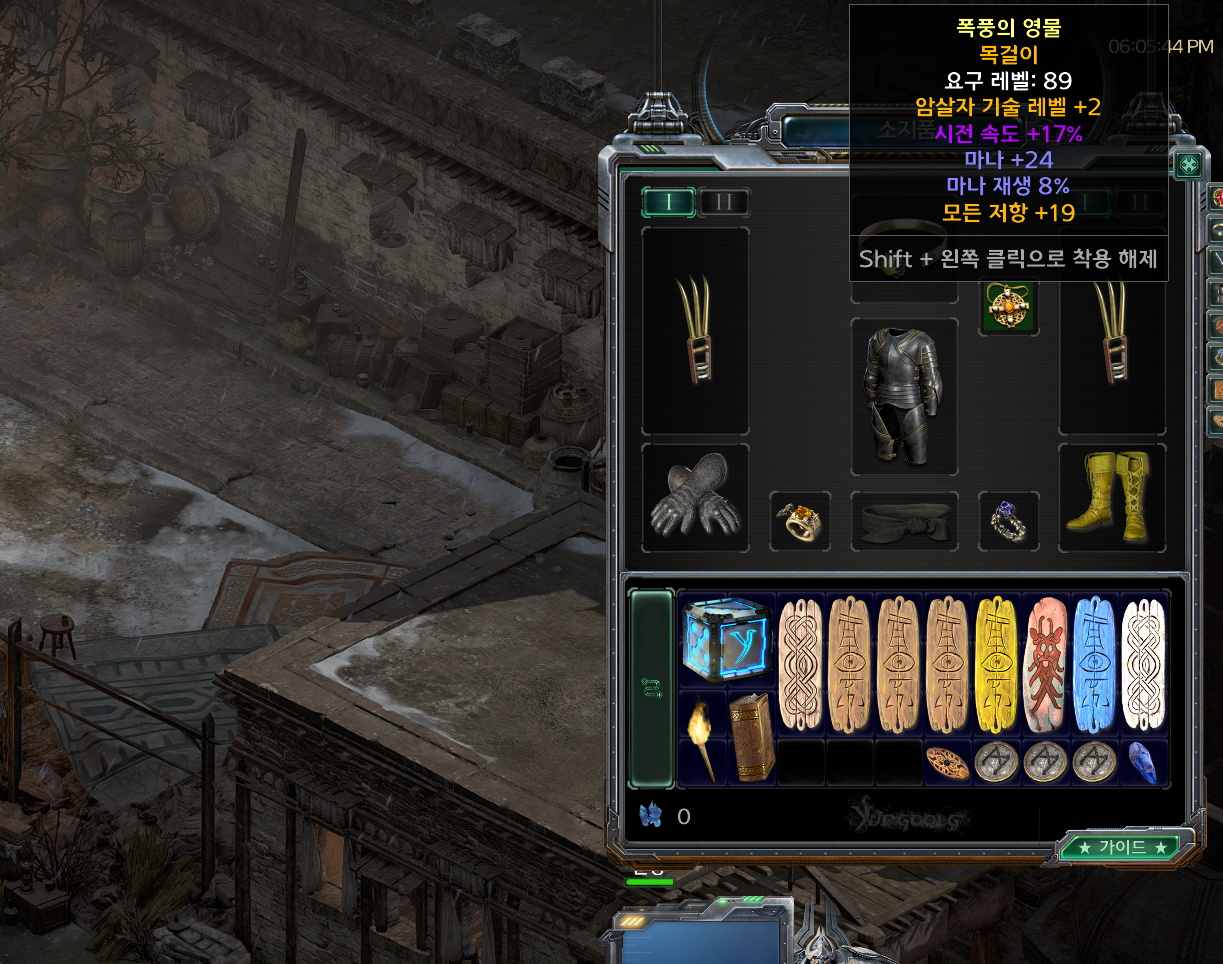Select the gold ring with orange gem
1223x964 pixels.
(x=800, y=521)
